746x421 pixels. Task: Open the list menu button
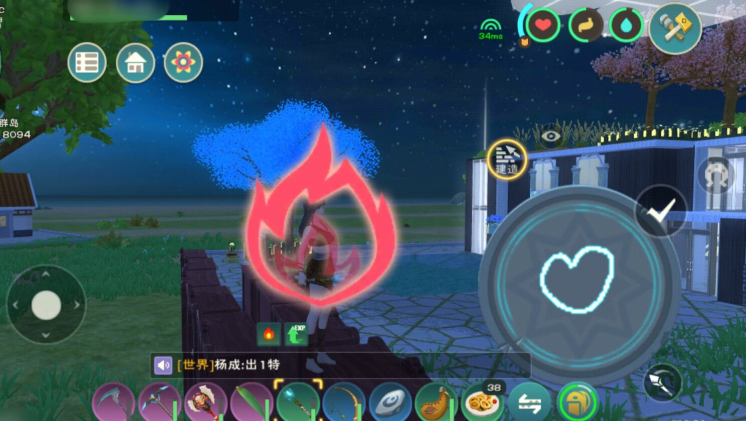(x=87, y=63)
